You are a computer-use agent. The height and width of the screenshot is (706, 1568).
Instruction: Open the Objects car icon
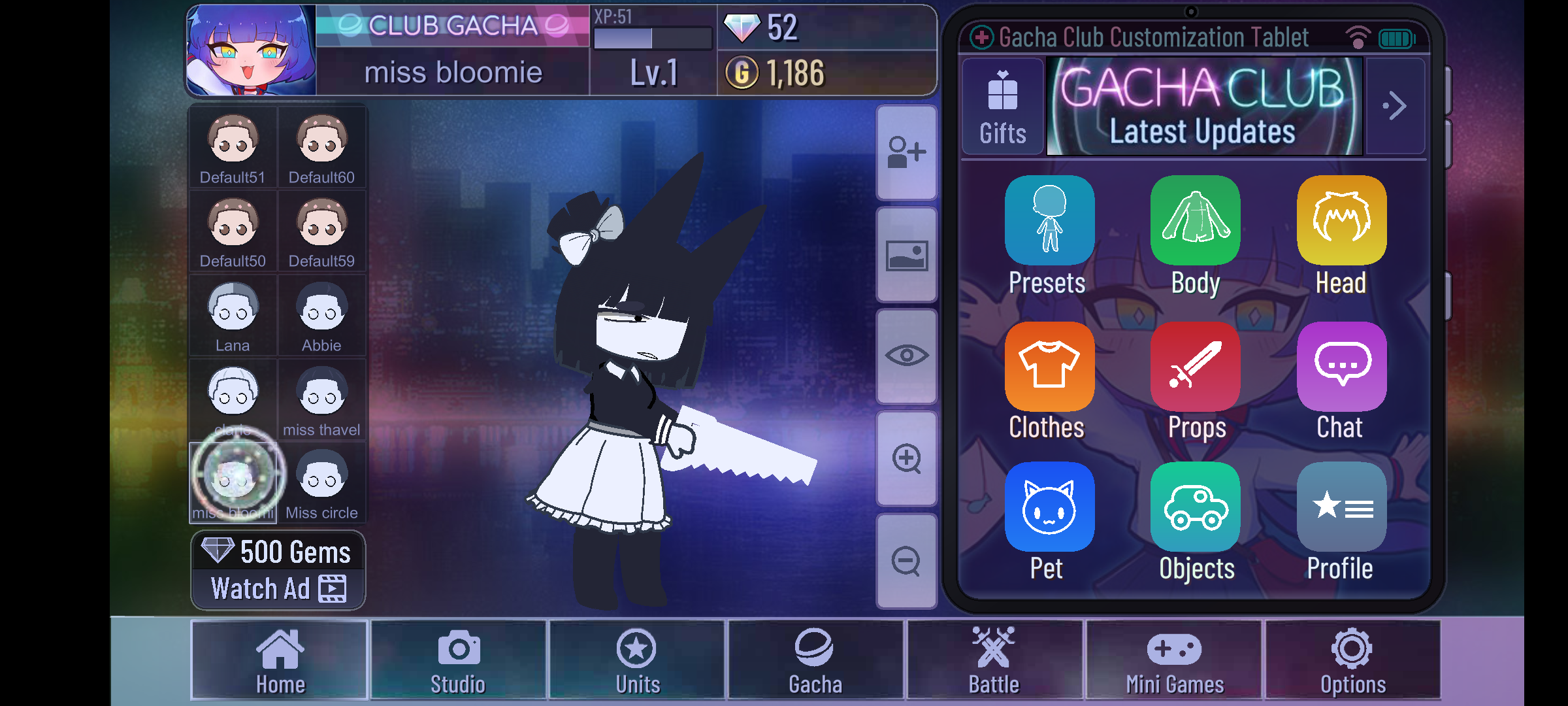[1195, 508]
